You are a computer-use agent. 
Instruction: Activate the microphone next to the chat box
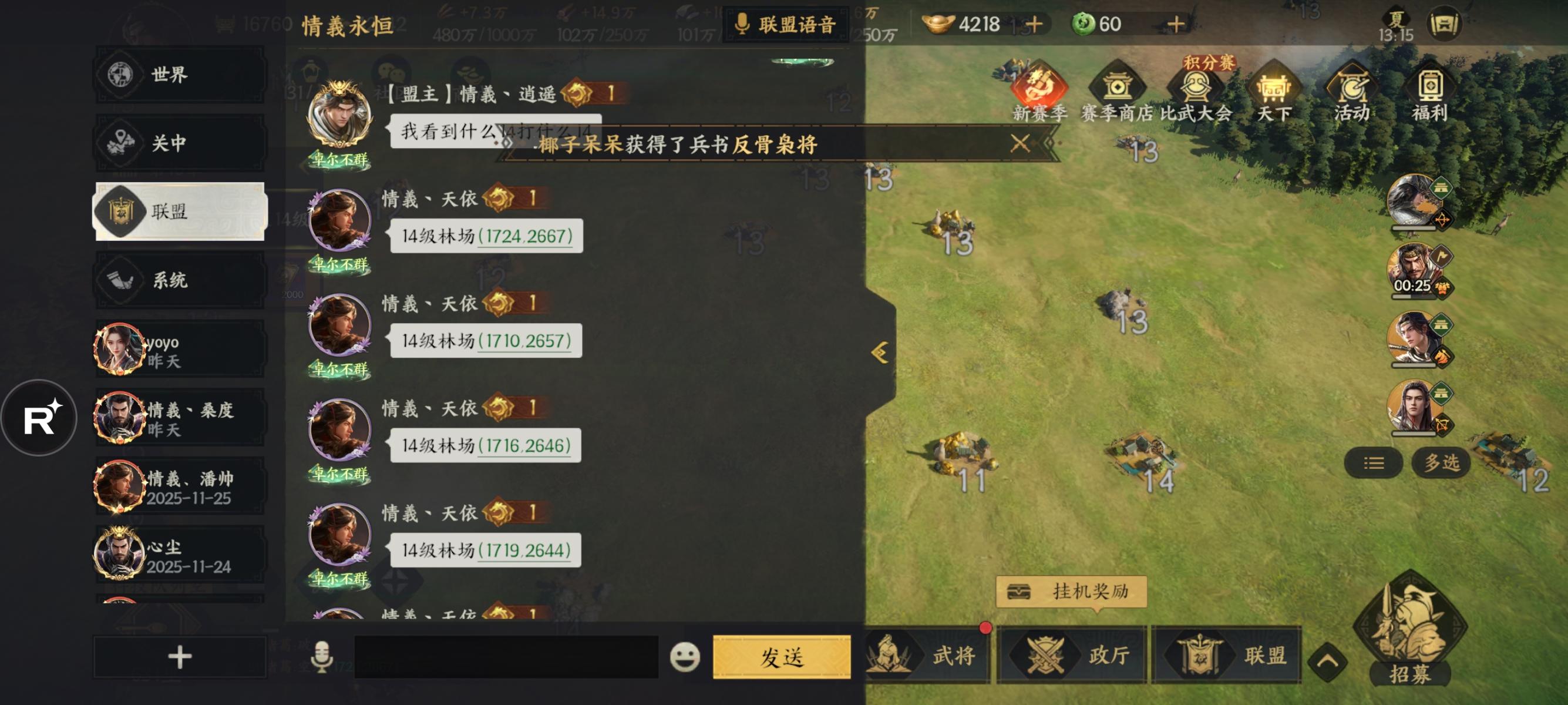coord(321,656)
